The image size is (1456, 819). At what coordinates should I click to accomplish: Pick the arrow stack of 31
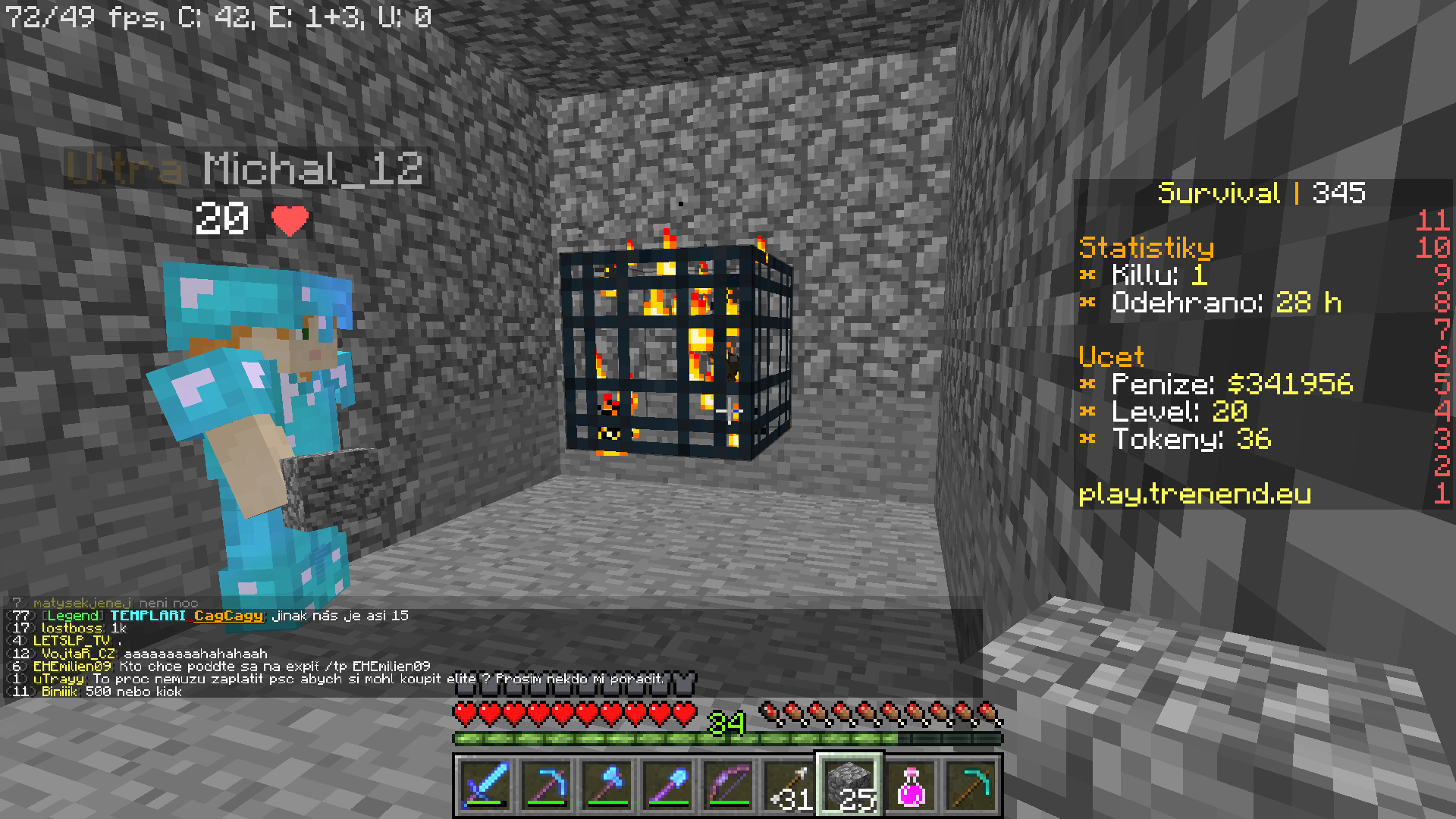coord(789,785)
